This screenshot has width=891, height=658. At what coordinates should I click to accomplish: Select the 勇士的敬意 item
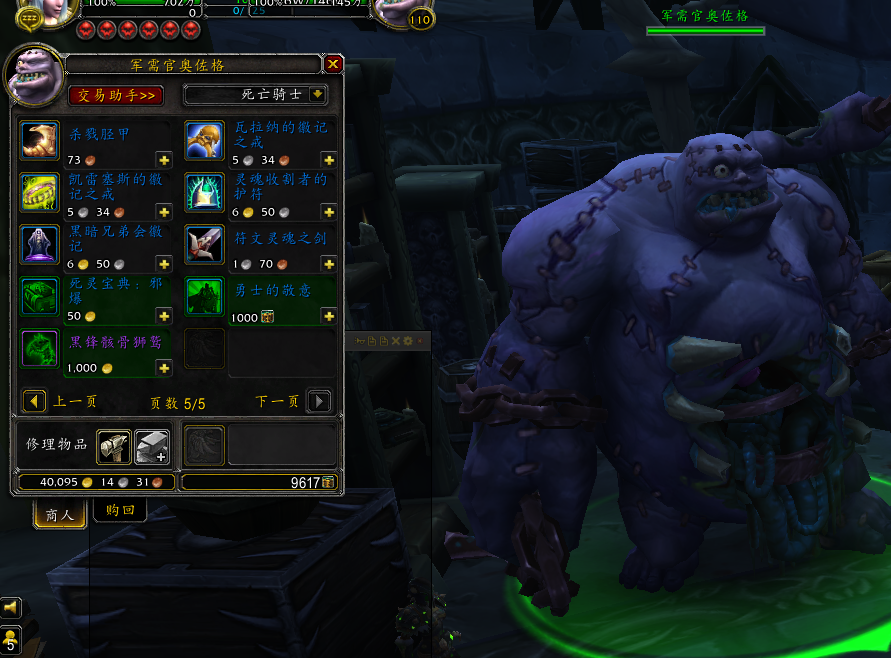point(204,297)
